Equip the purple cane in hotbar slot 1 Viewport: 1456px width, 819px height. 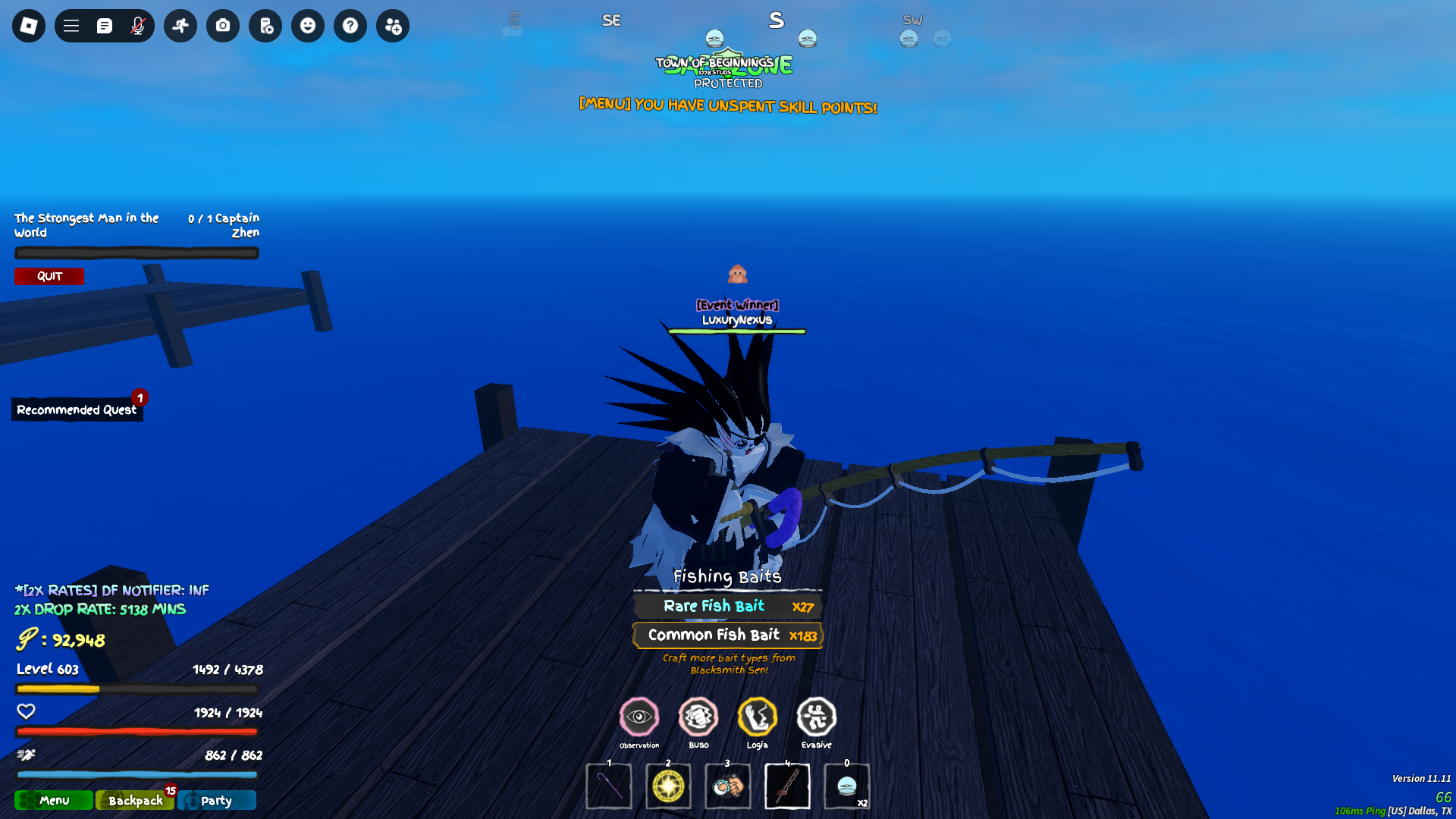point(609,786)
